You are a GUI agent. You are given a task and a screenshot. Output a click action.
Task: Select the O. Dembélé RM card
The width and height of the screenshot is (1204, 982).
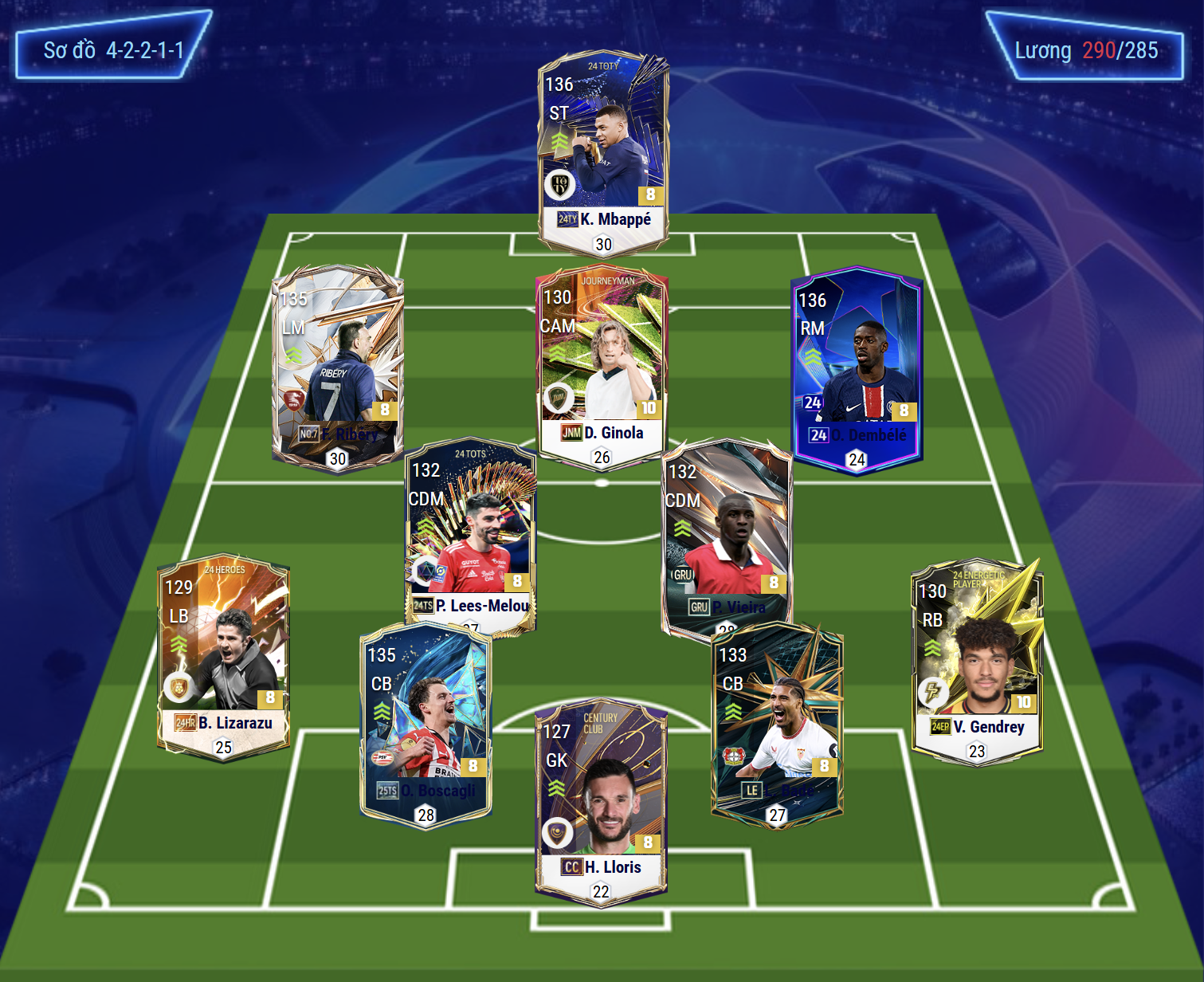[x=857, y=368]
